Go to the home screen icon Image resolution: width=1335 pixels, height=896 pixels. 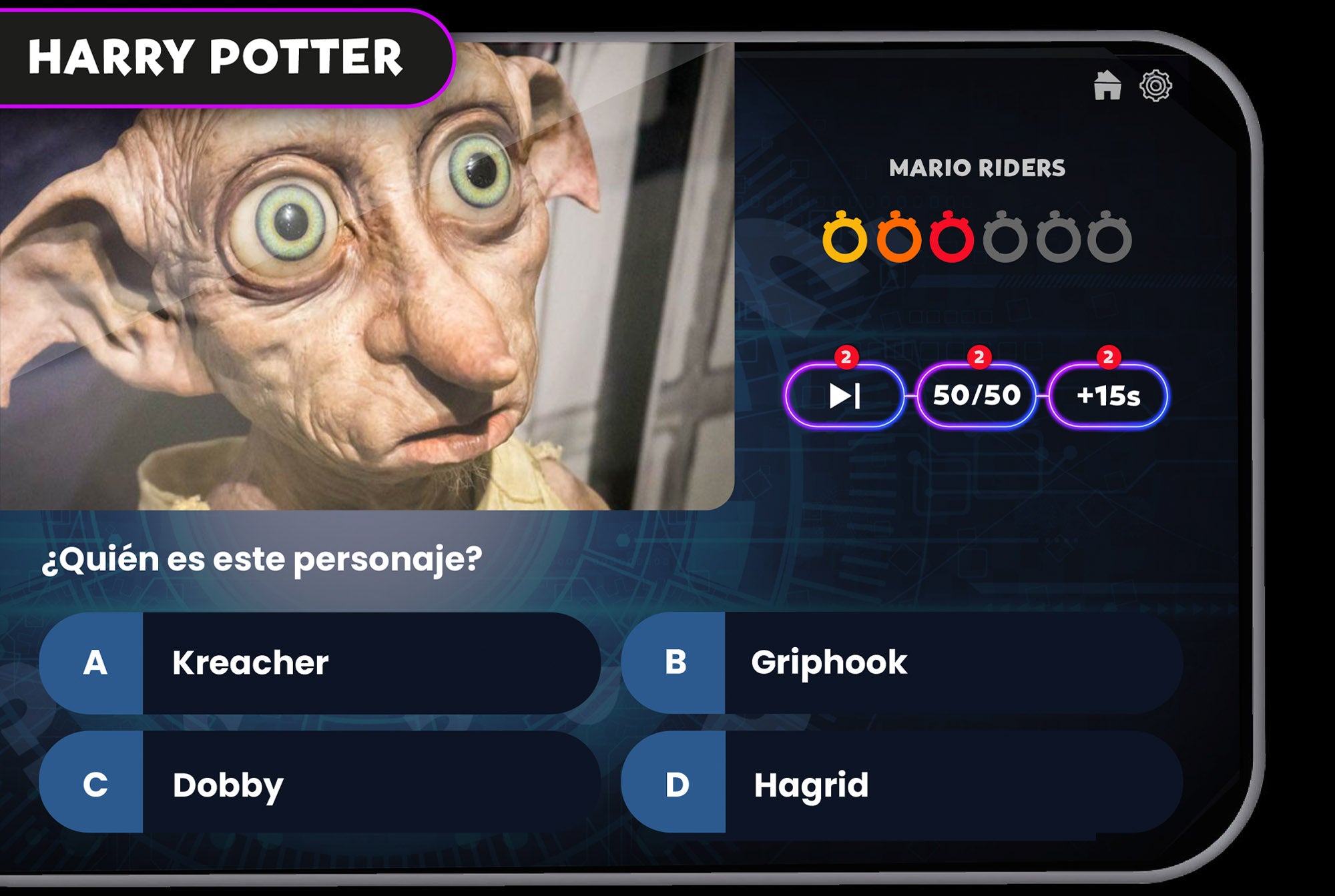click(1107, 85)
